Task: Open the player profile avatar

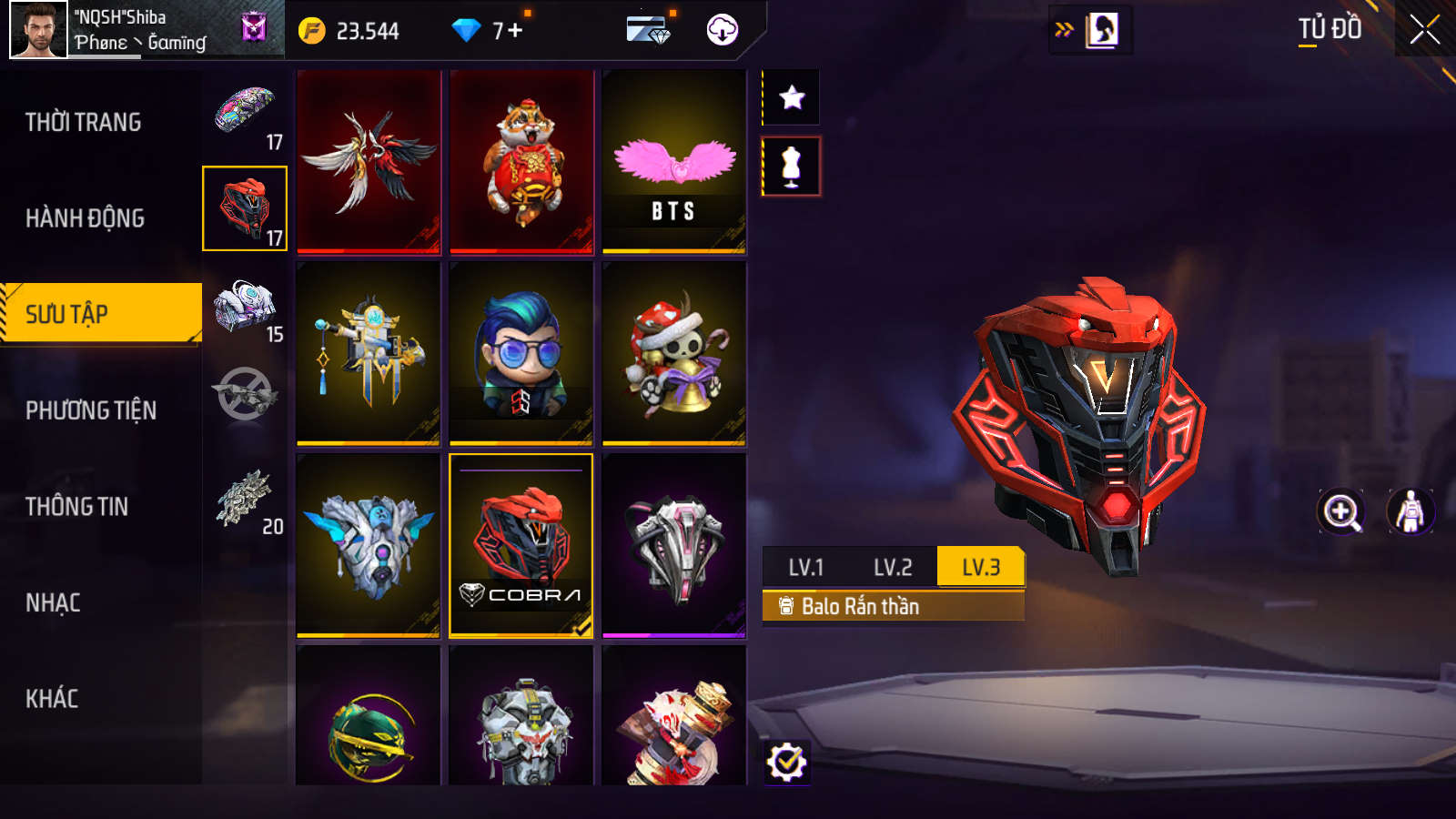Action: tap(38, 29)
